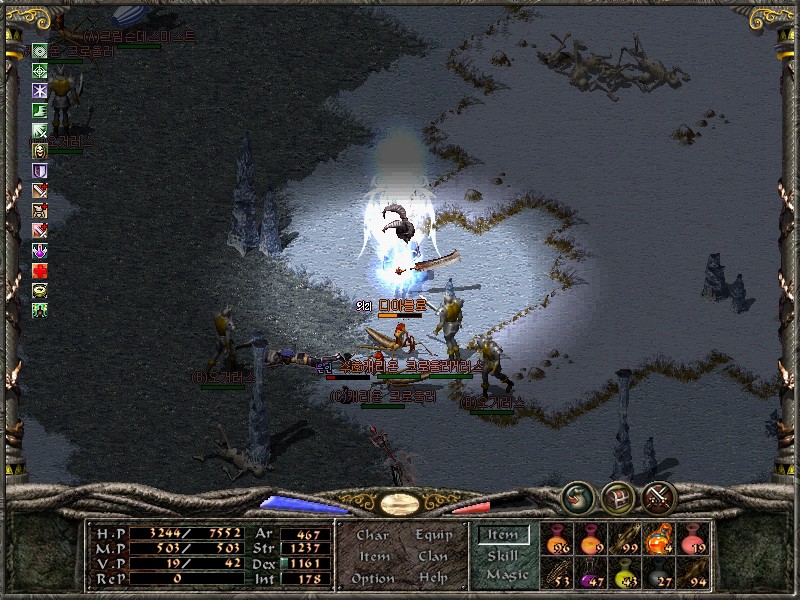Viewport: 800px width, 600px height.
Task: Switch to the Magic quickslot tab
Action: coord(506,575)
